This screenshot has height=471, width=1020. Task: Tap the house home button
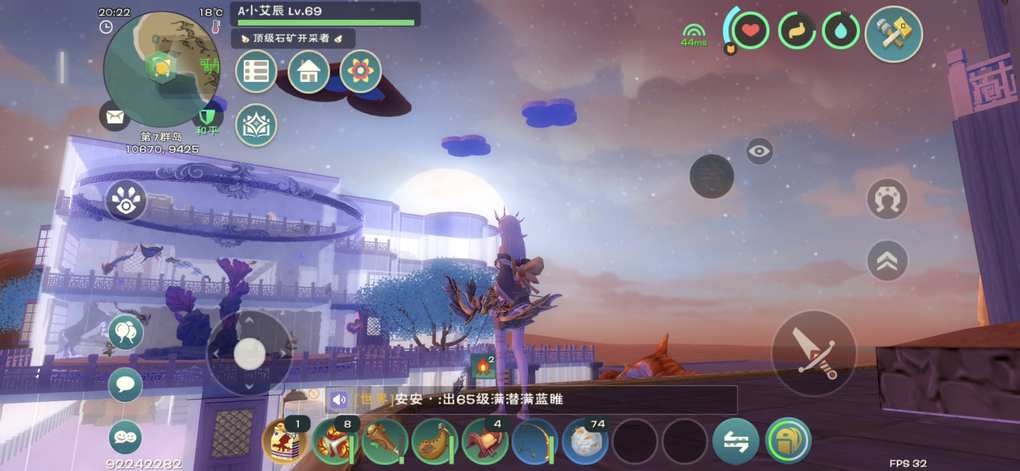tap(309, 71)
